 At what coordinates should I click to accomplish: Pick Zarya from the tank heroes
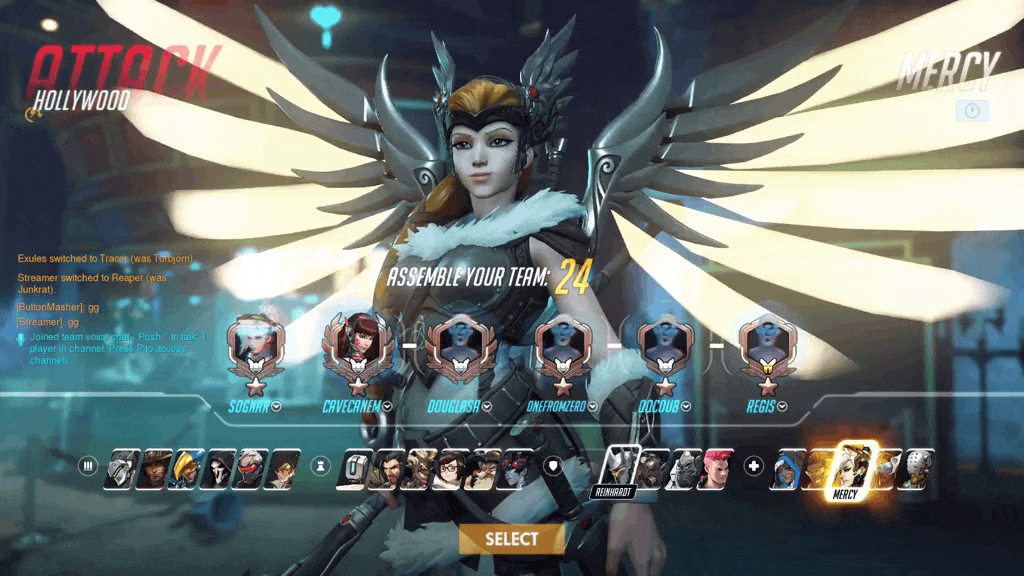[x=715, y=468]
